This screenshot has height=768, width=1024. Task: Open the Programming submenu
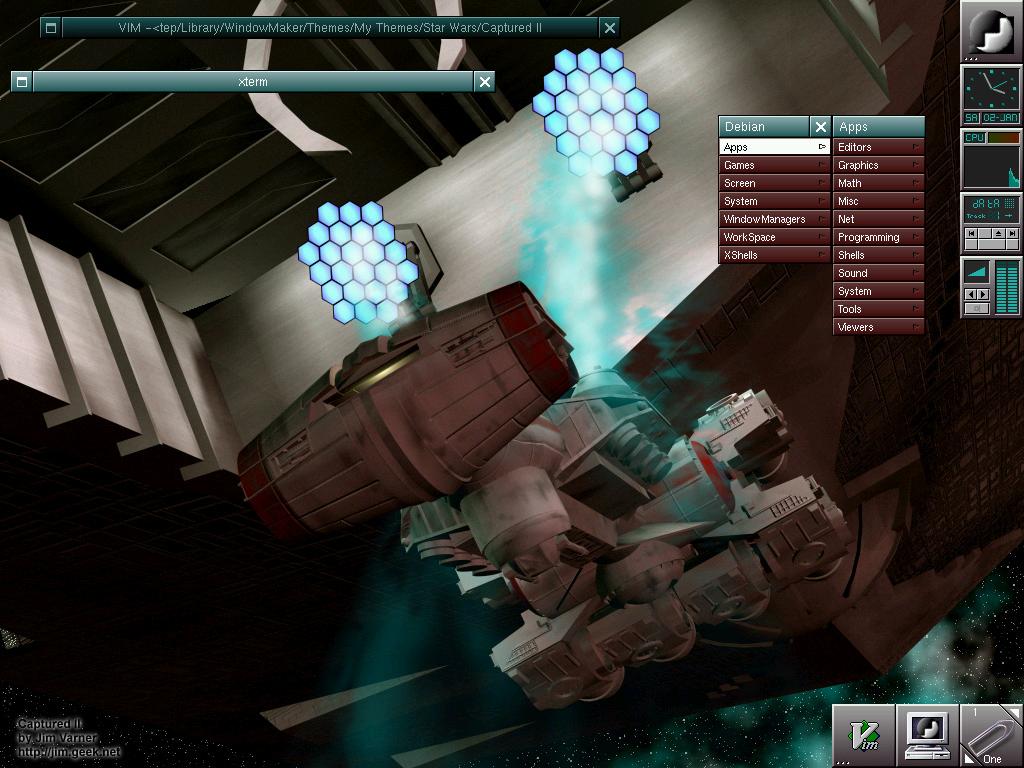coord(878,237)
